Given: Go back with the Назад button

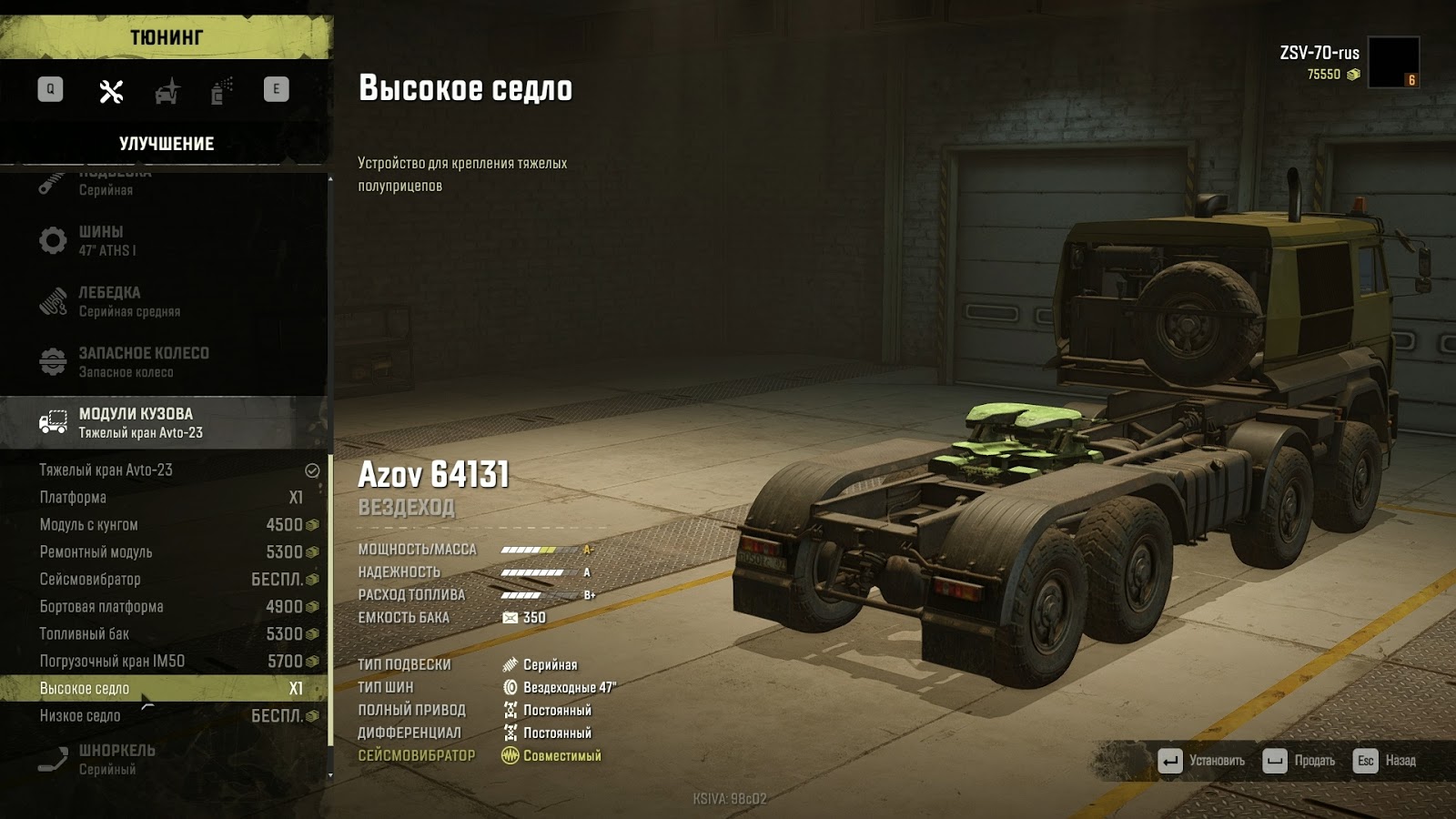Looking at the screenshot, I should [x=1385, y=761].
